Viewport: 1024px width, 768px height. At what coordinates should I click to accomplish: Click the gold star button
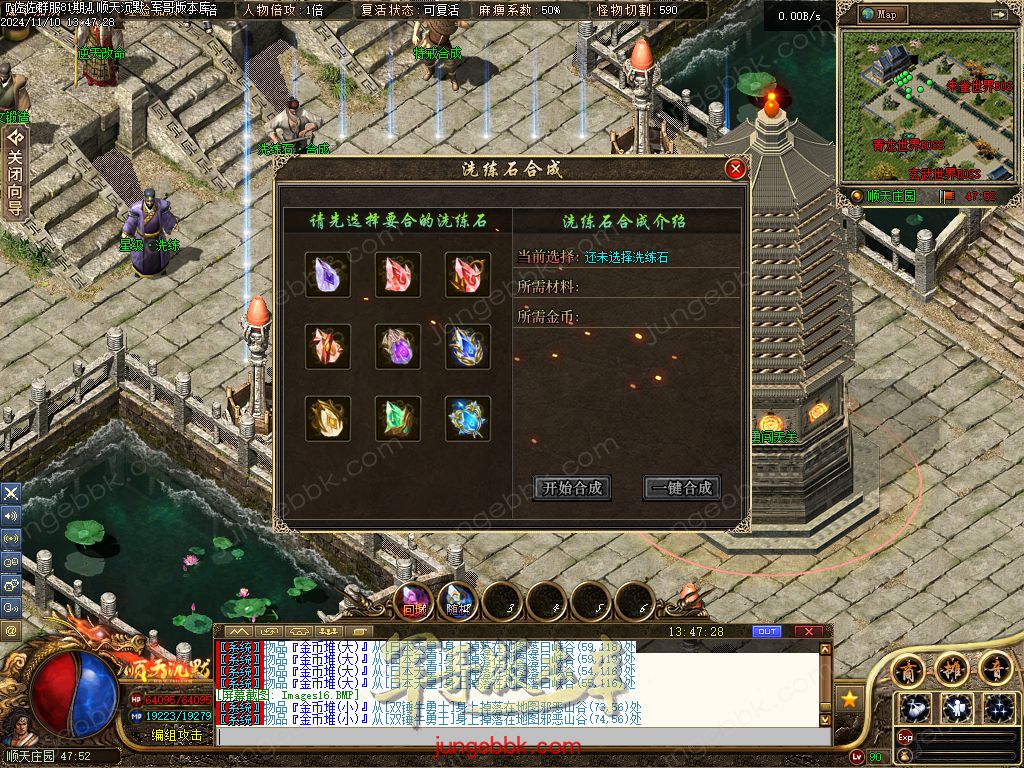tap(849, 698)
